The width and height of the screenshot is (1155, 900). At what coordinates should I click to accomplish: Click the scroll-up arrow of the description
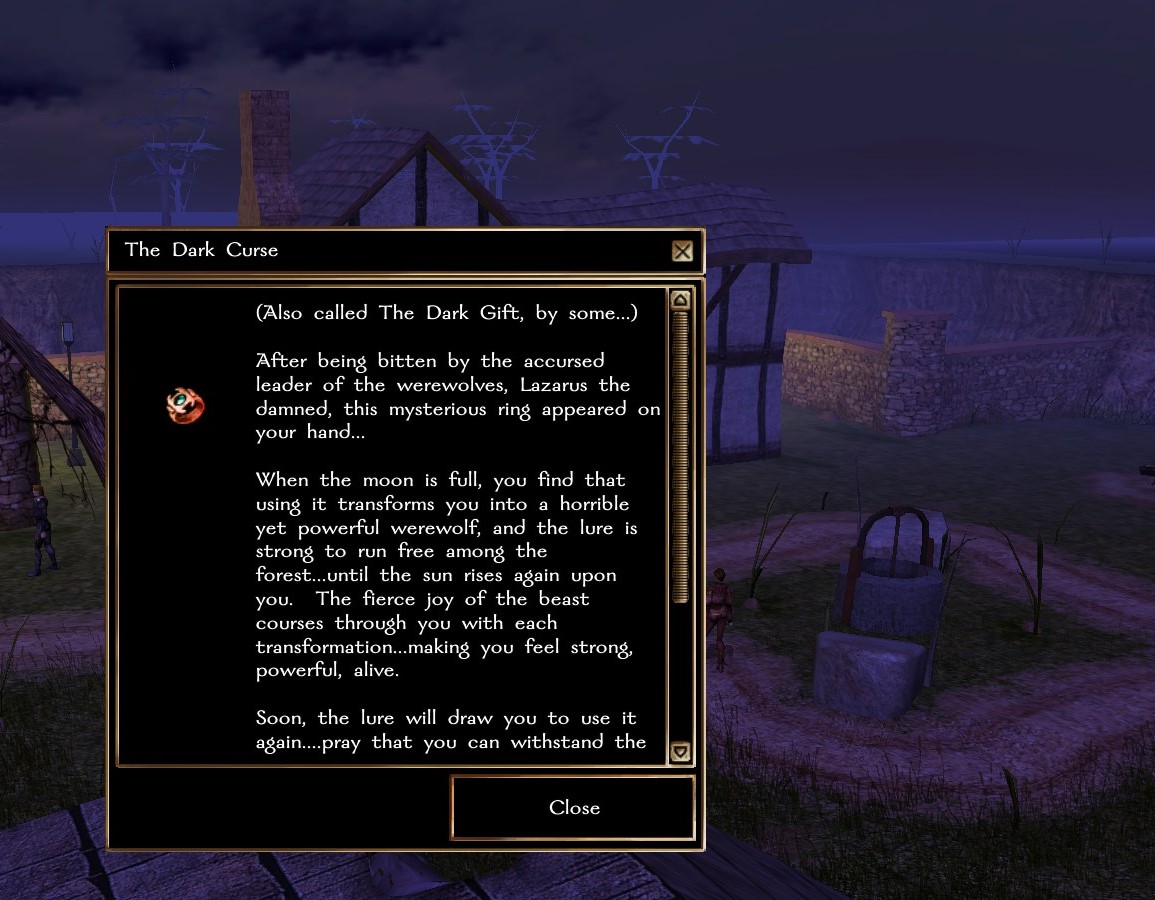click(680, 300)
